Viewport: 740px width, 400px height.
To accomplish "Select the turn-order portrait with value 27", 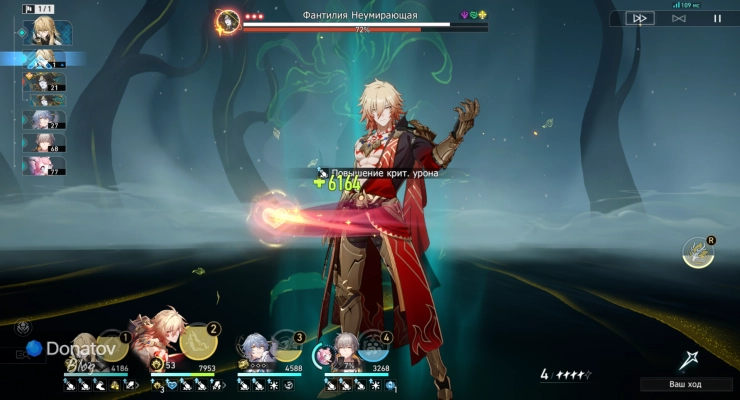I will (44, 119).
